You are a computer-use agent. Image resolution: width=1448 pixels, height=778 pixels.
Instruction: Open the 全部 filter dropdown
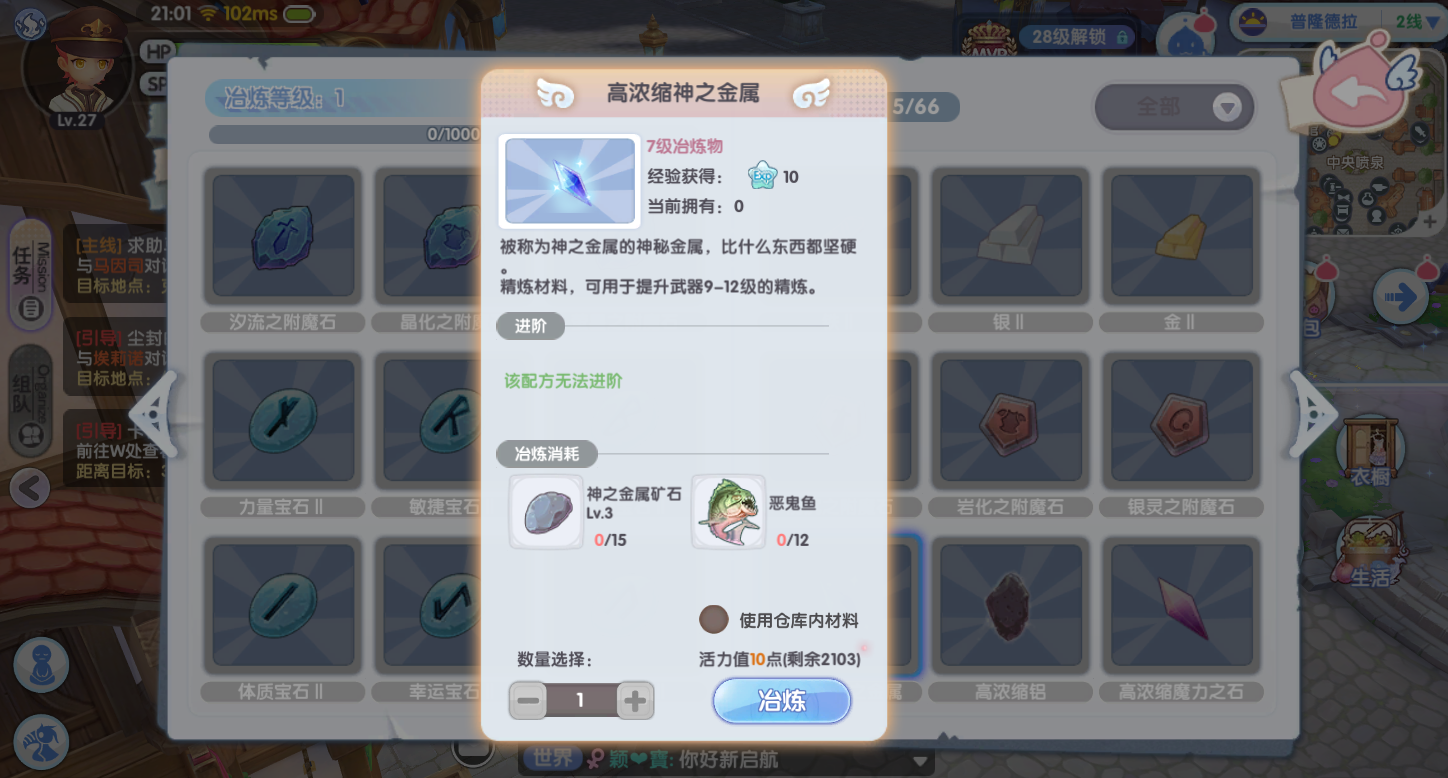(x=1174, y=107)
